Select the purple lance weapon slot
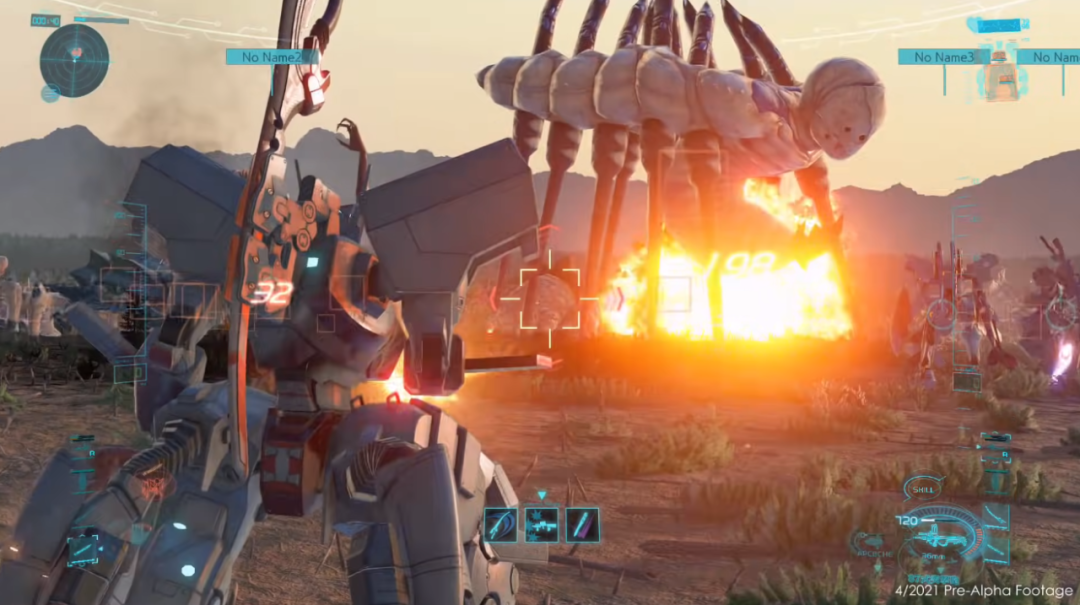Image resolution: width=1080 pixels, height=605 pixels. point(582,524)
